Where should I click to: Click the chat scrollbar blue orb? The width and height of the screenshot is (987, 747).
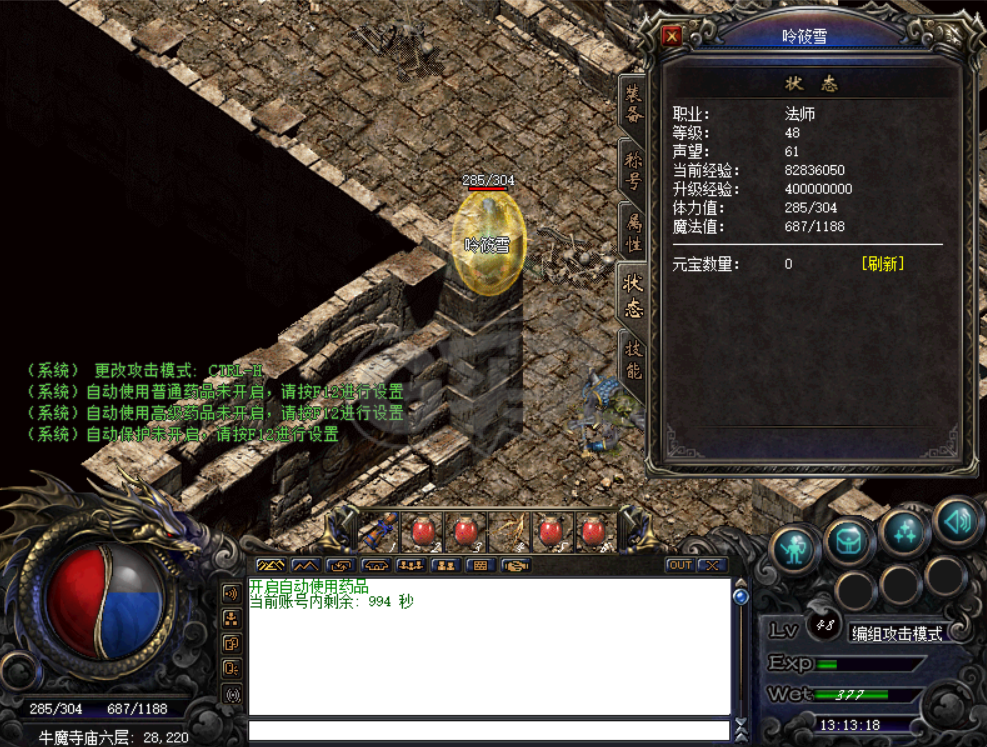coord(741,597)
